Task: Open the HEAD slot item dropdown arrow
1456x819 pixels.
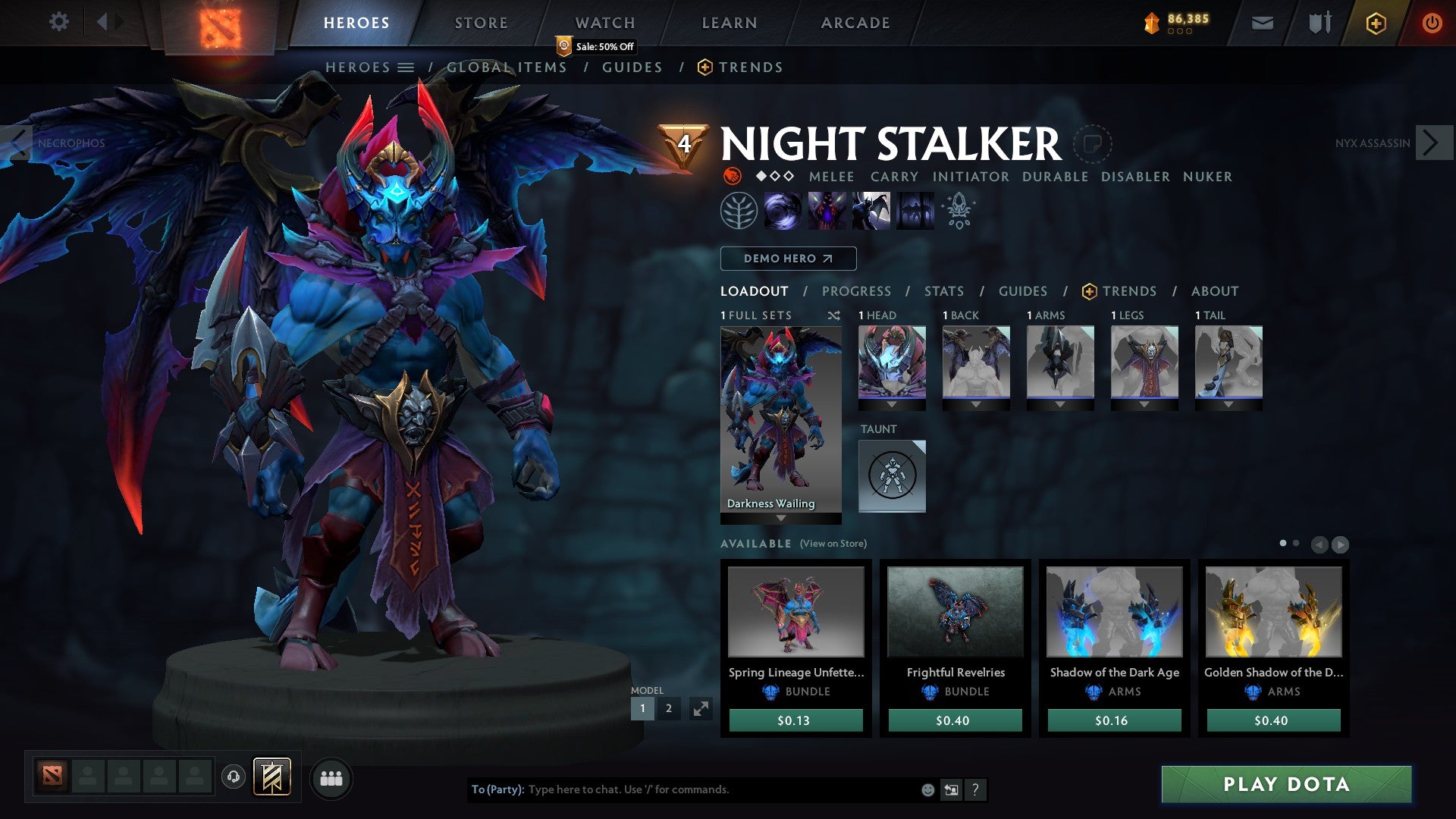Action: point(892,404)
